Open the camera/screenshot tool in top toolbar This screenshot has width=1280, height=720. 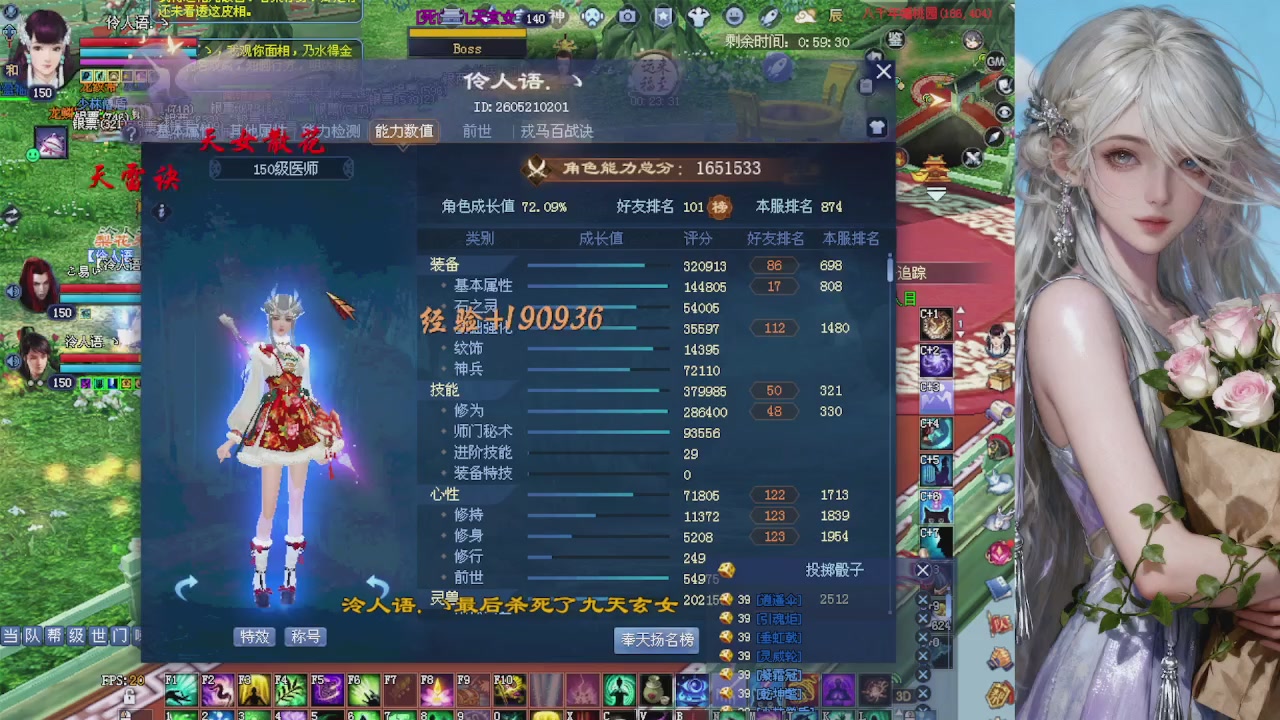click(628, 16)
